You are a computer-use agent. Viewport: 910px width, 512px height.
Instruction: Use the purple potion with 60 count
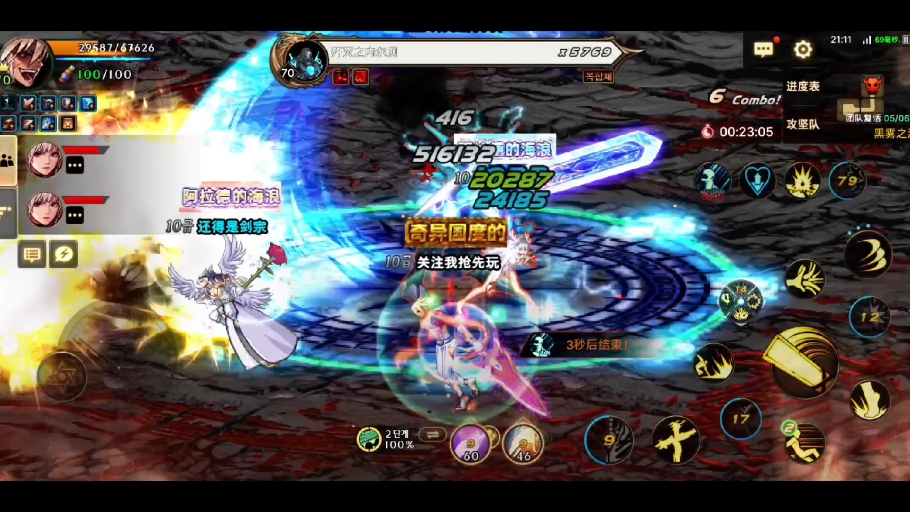point(470,443)
